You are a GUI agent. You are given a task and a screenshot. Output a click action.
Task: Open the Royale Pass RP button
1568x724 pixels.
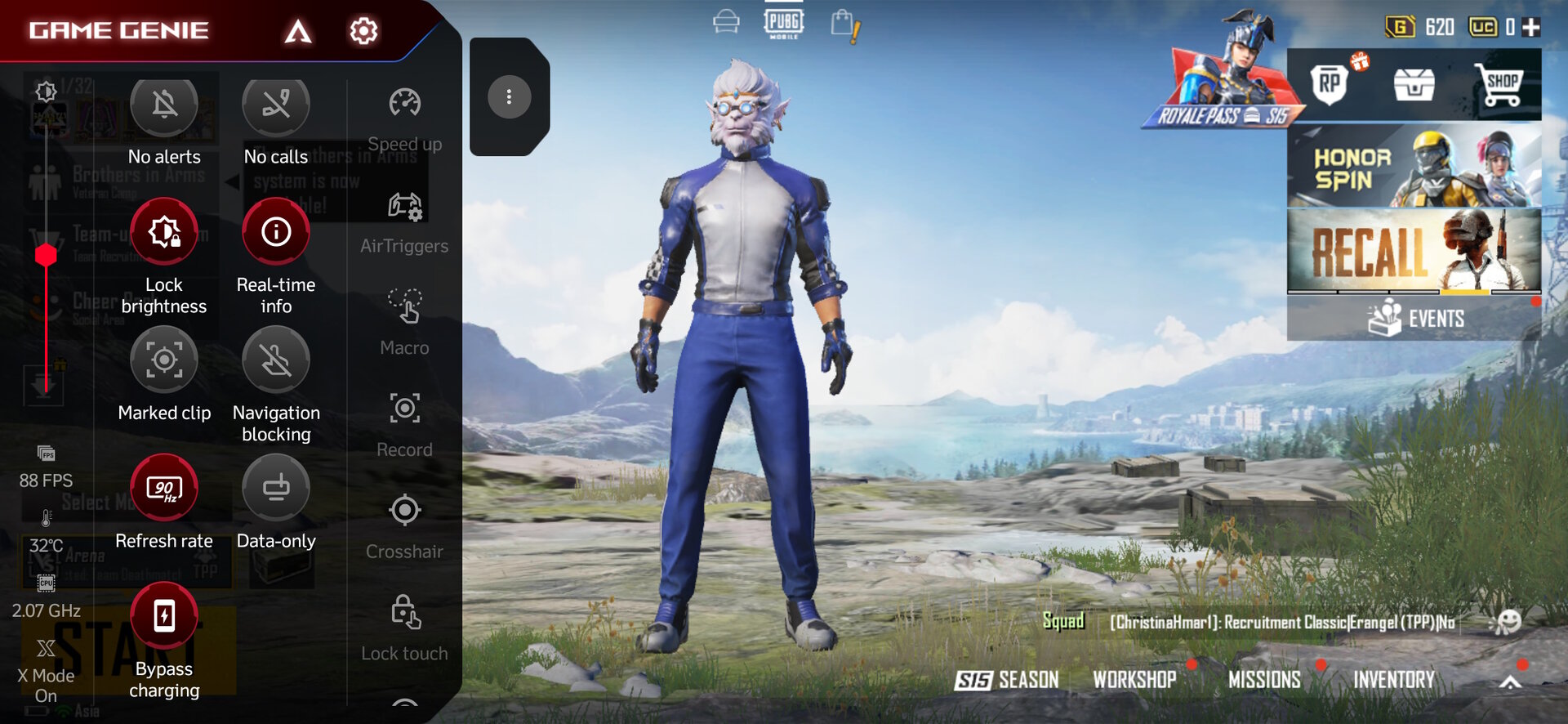click(x=1329, y=83)
